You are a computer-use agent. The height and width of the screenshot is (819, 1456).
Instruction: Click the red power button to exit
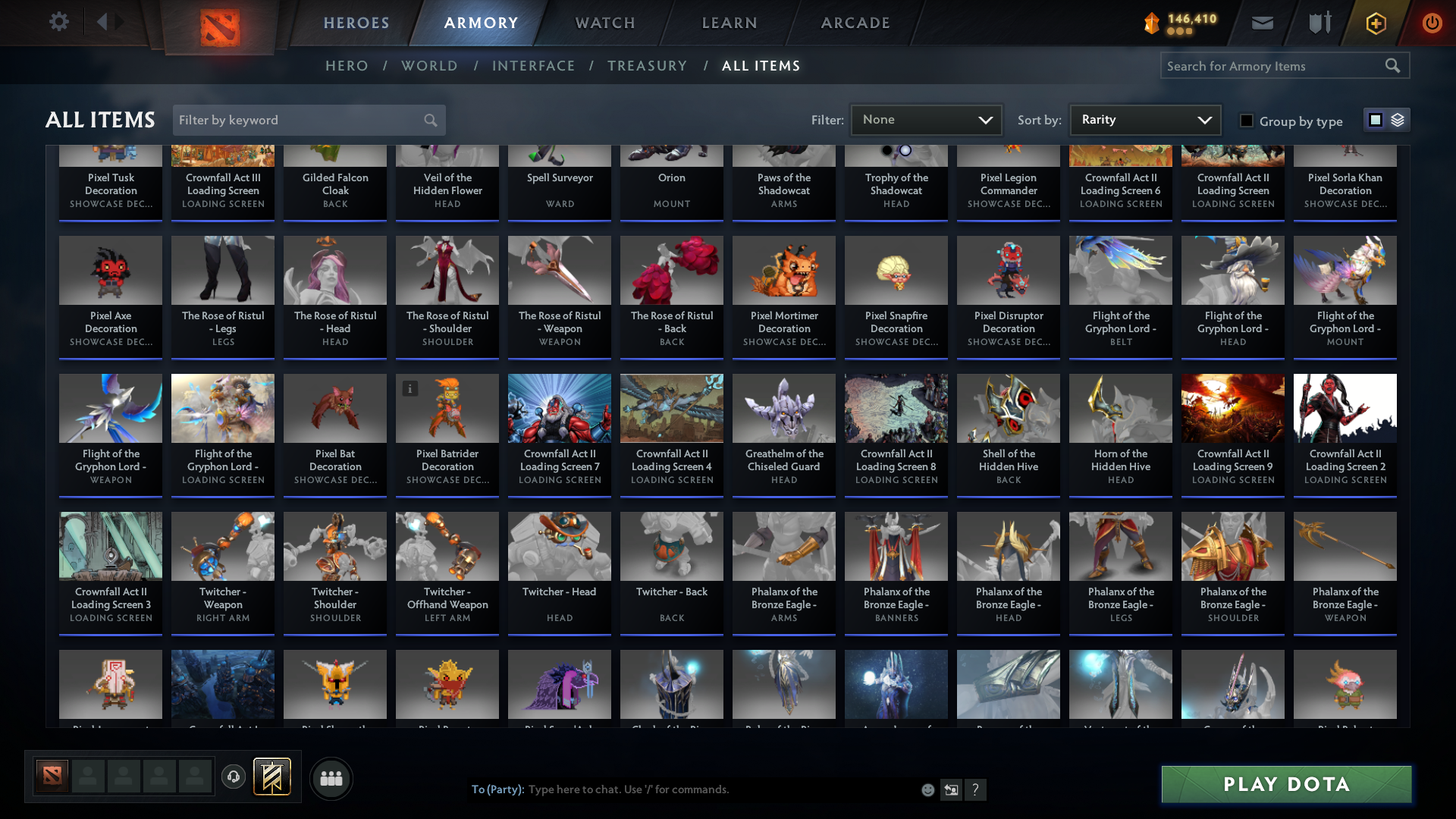[1432, 23]
